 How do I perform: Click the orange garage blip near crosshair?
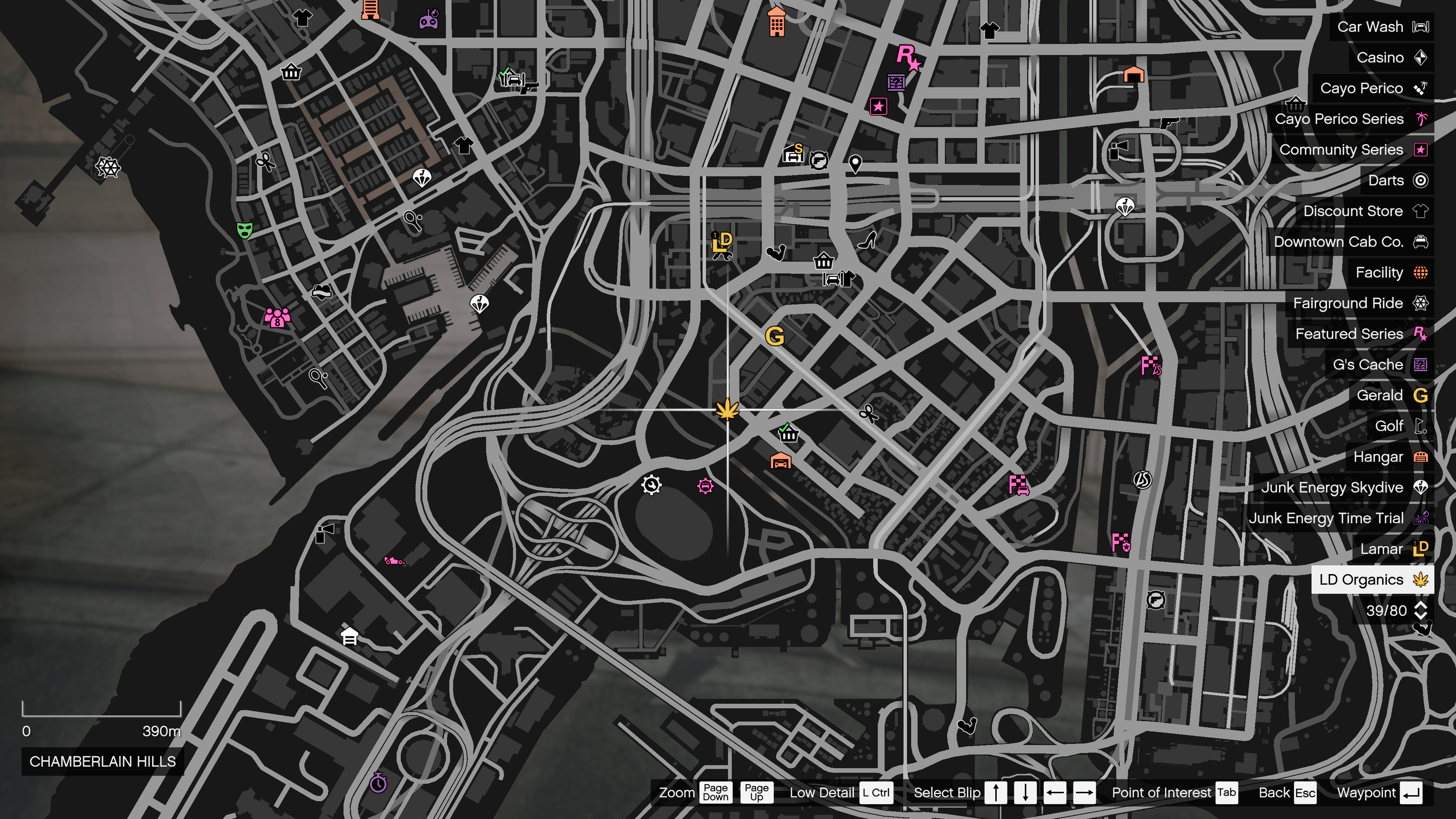(x=781, y=461)
